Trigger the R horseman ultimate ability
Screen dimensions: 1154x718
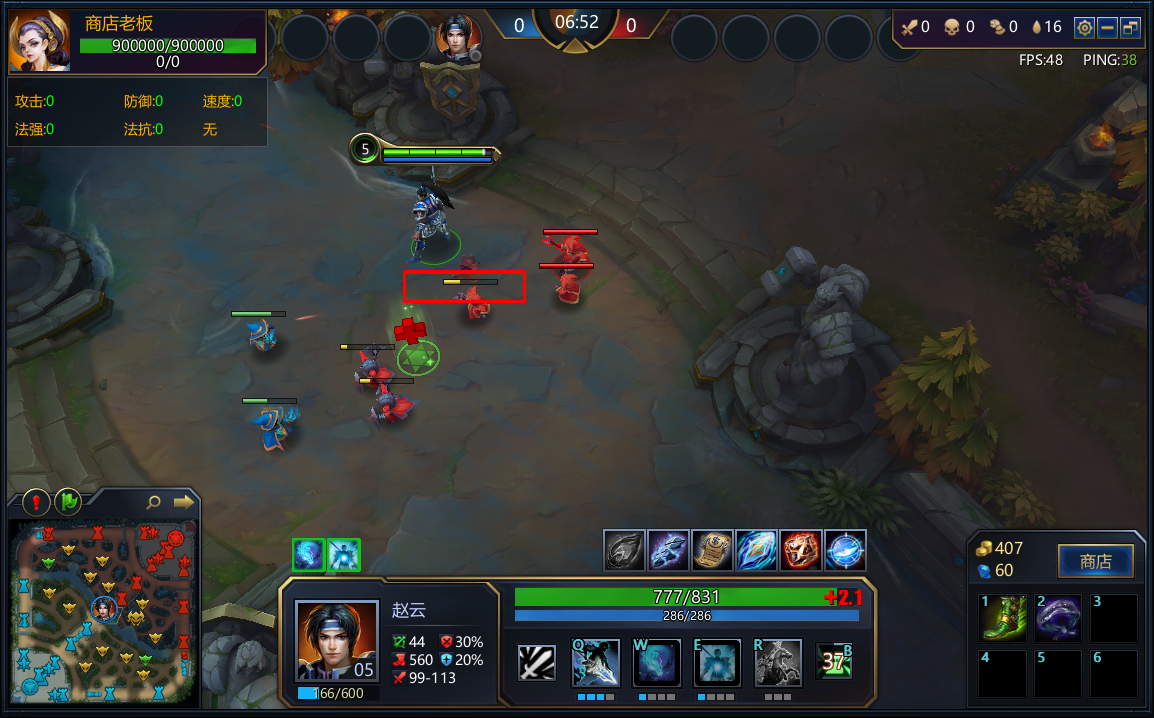click(777, 662)
